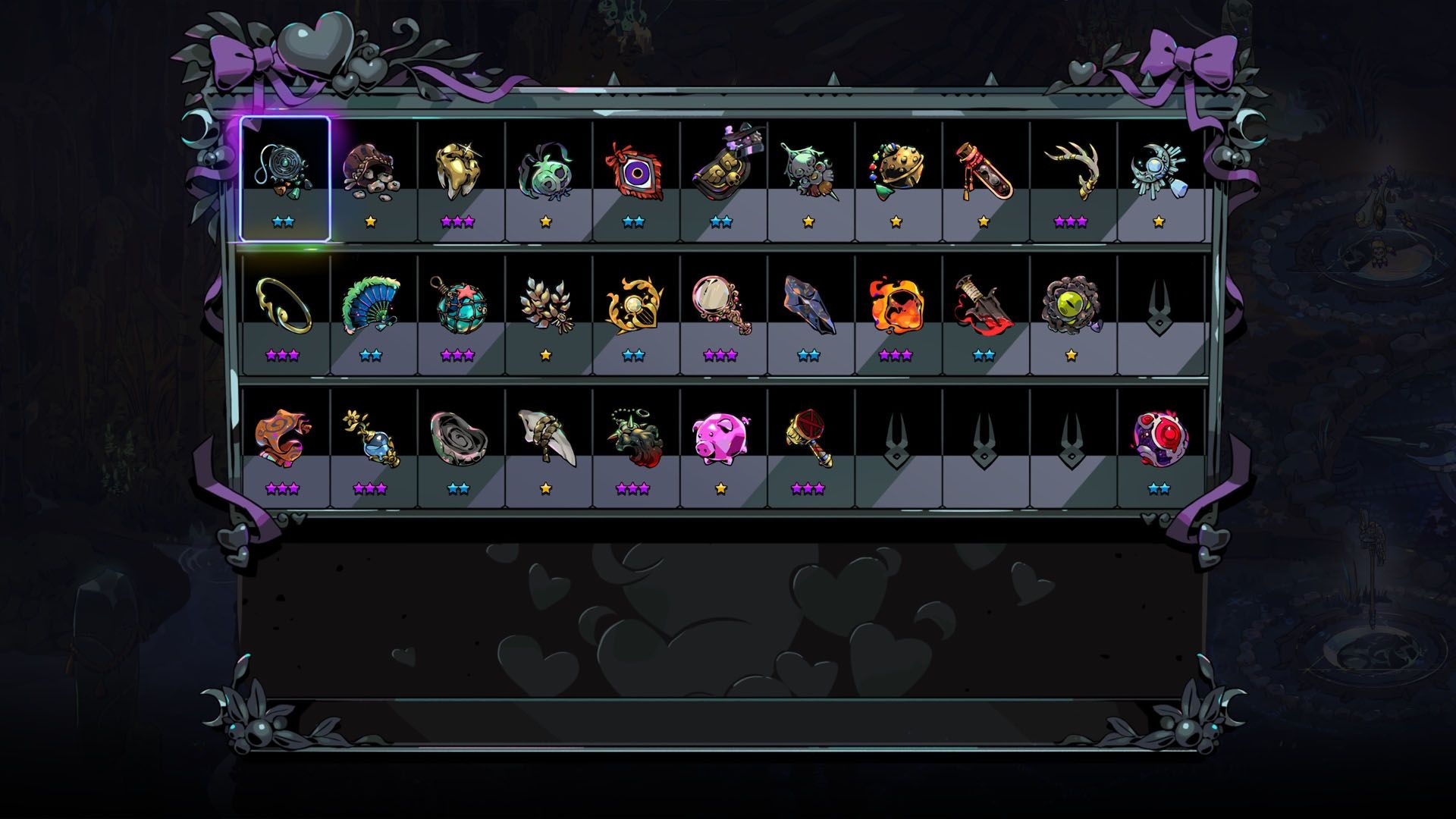Pick the crimson jeweled orb keepsake

[x=1159, y=438]
